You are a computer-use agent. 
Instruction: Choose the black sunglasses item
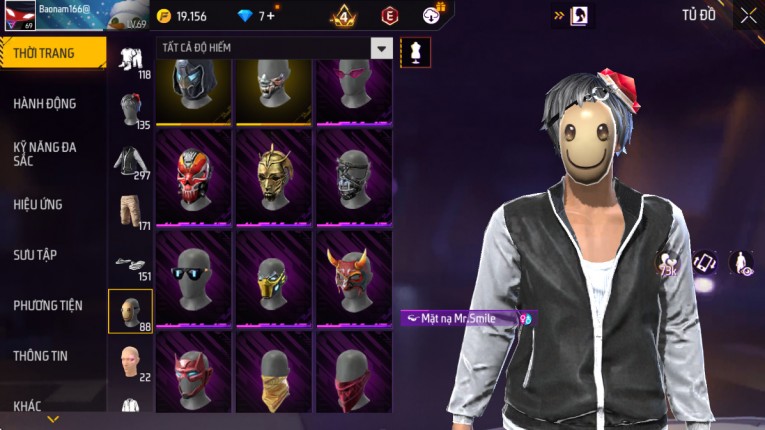pos(193,278)
